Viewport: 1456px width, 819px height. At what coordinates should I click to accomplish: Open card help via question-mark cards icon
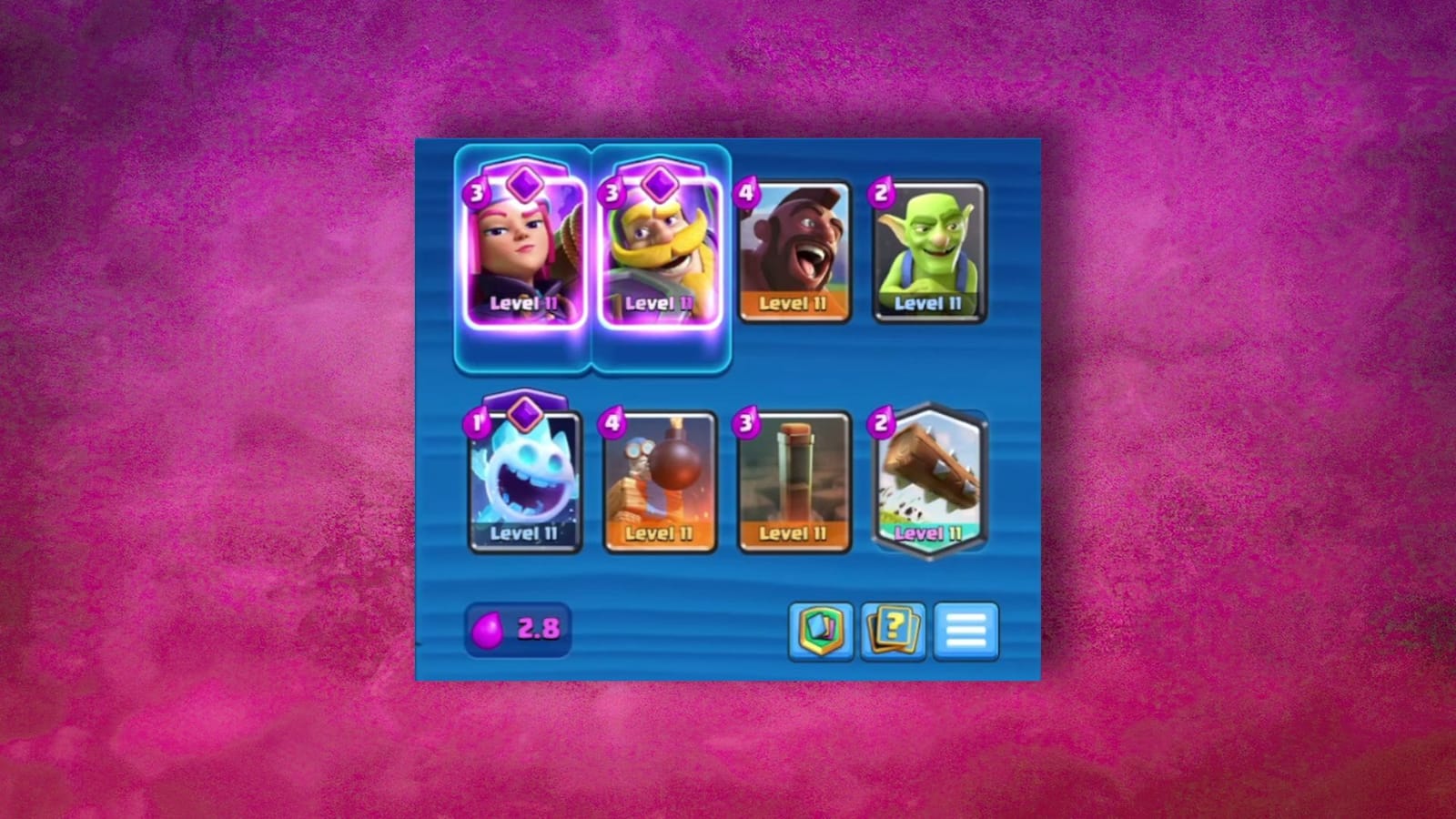coord(893,631)
